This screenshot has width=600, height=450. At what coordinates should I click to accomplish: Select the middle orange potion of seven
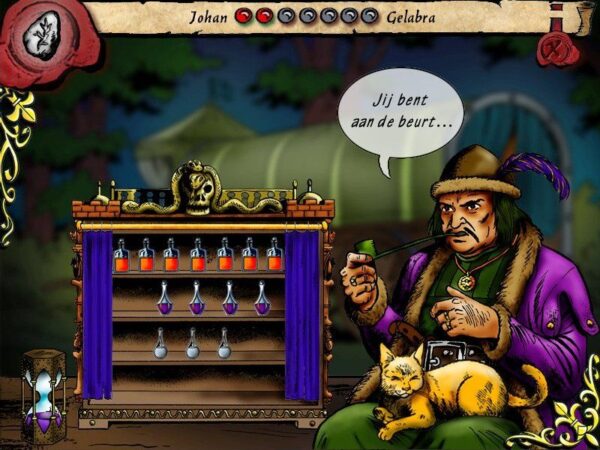[198, 257]
